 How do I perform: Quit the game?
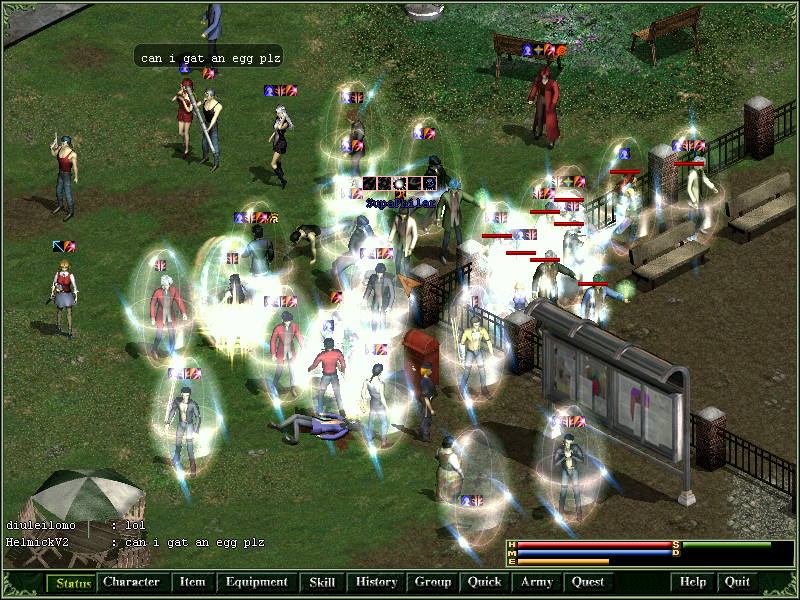coord(737,582)
